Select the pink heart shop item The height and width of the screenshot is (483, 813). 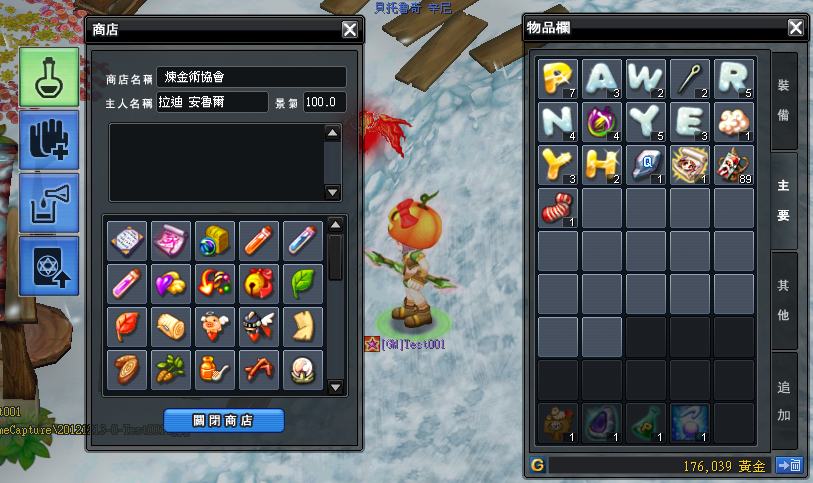point(170,283)
